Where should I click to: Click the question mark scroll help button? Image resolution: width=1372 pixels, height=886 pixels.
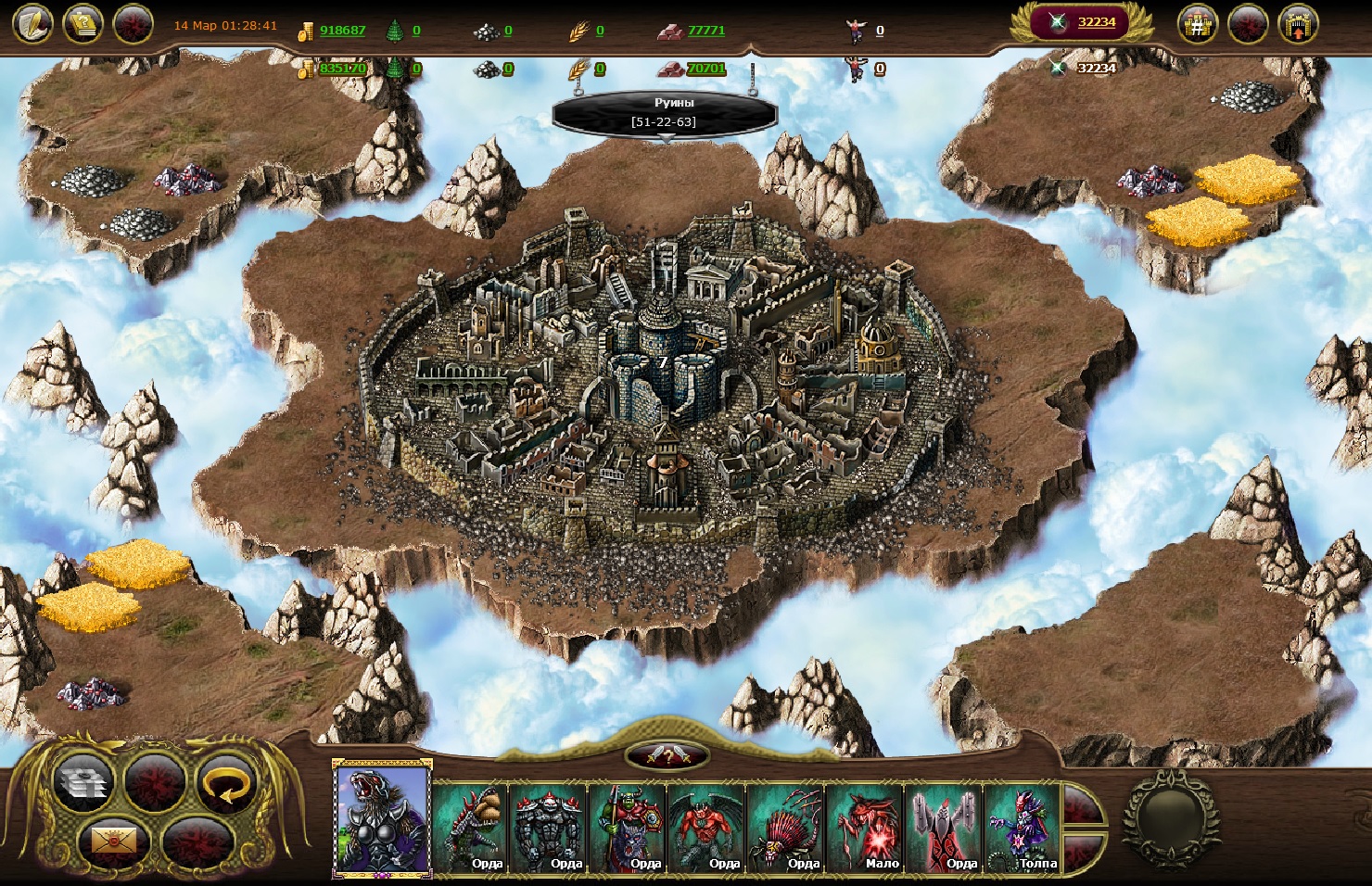pyautogui.click(x=83, y=24)
